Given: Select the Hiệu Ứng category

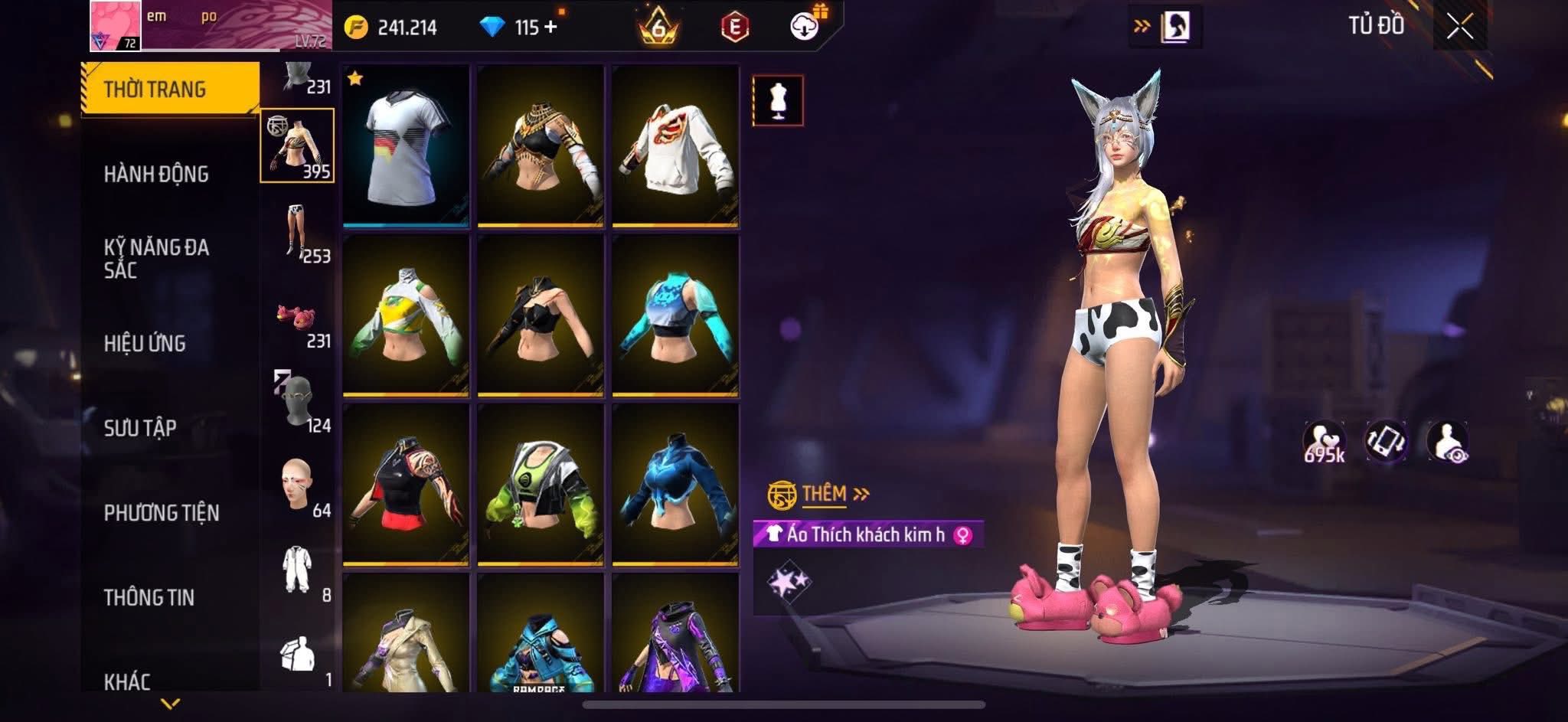Looking at the screenshot, I should 145,344.
